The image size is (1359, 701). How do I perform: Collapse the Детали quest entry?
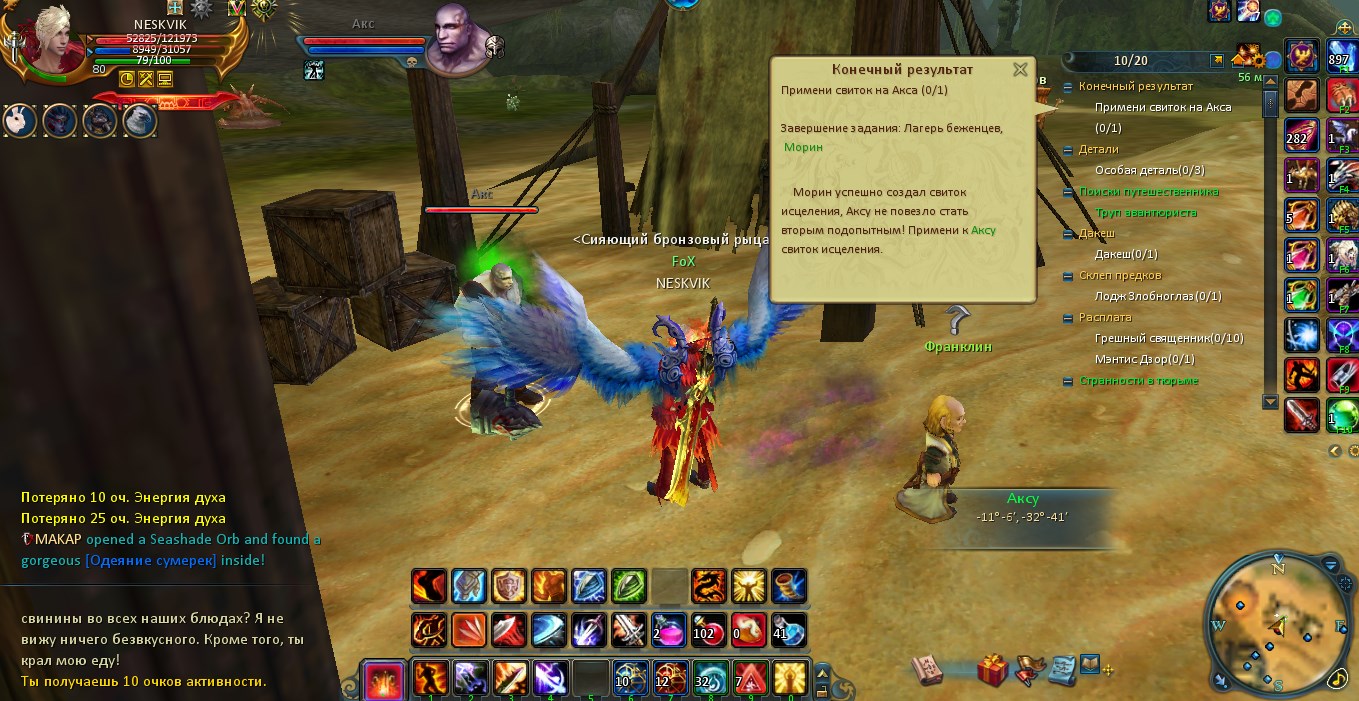(1068, 149)
